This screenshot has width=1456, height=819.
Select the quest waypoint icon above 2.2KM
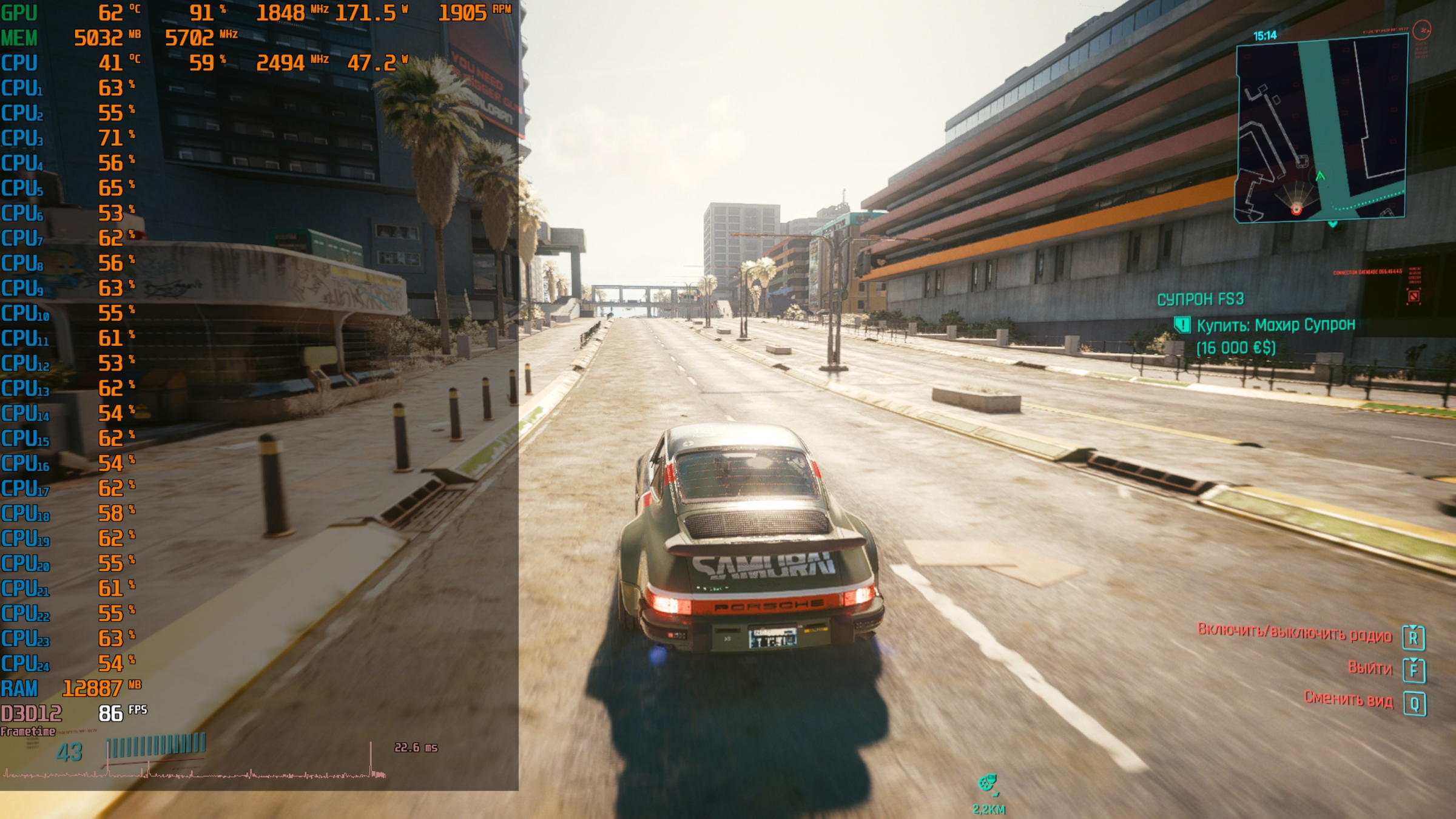(988, 783)
